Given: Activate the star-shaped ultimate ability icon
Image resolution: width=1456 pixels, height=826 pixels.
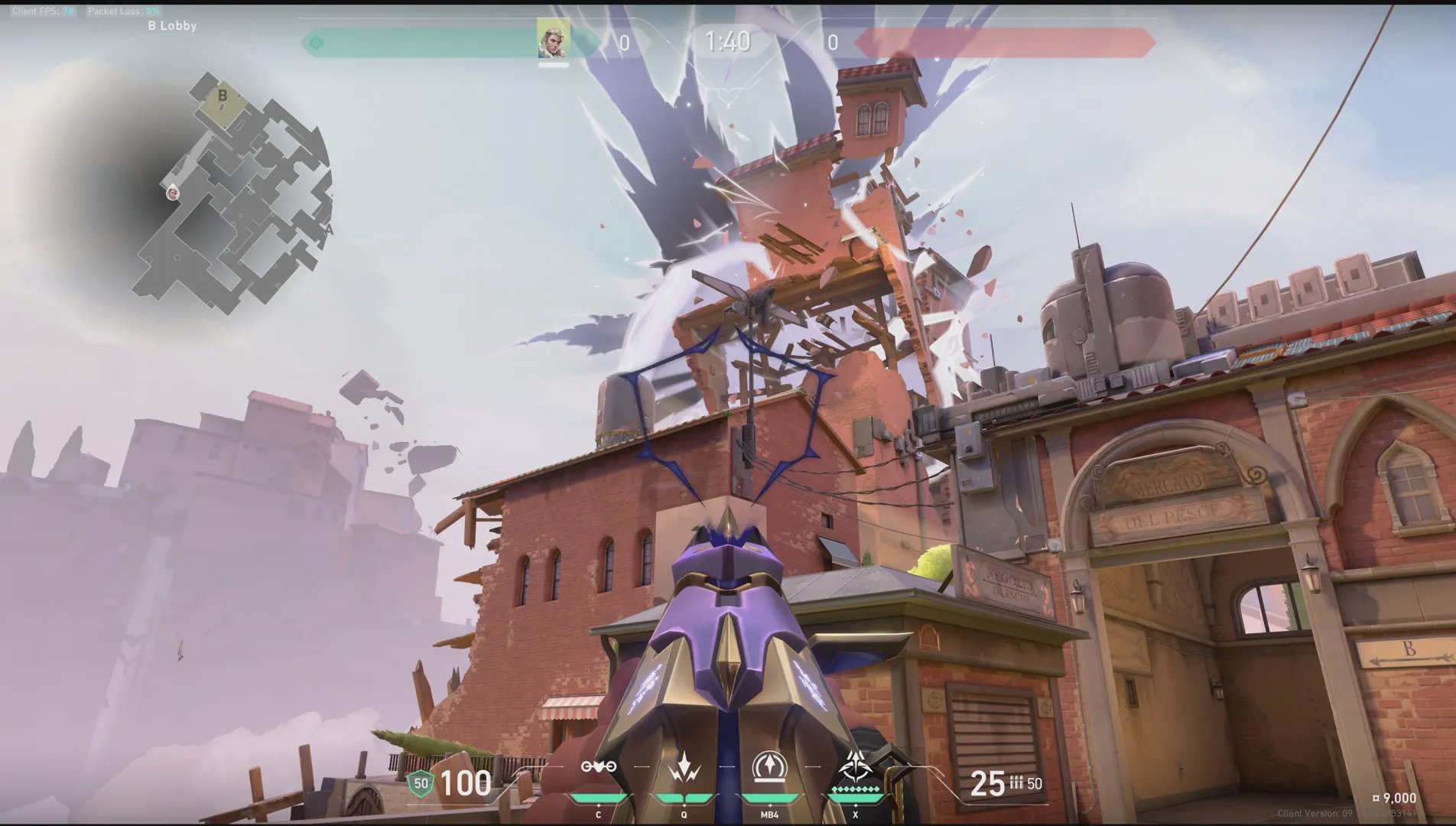Looking at the screenshot, I should click(x=855, y=766).
